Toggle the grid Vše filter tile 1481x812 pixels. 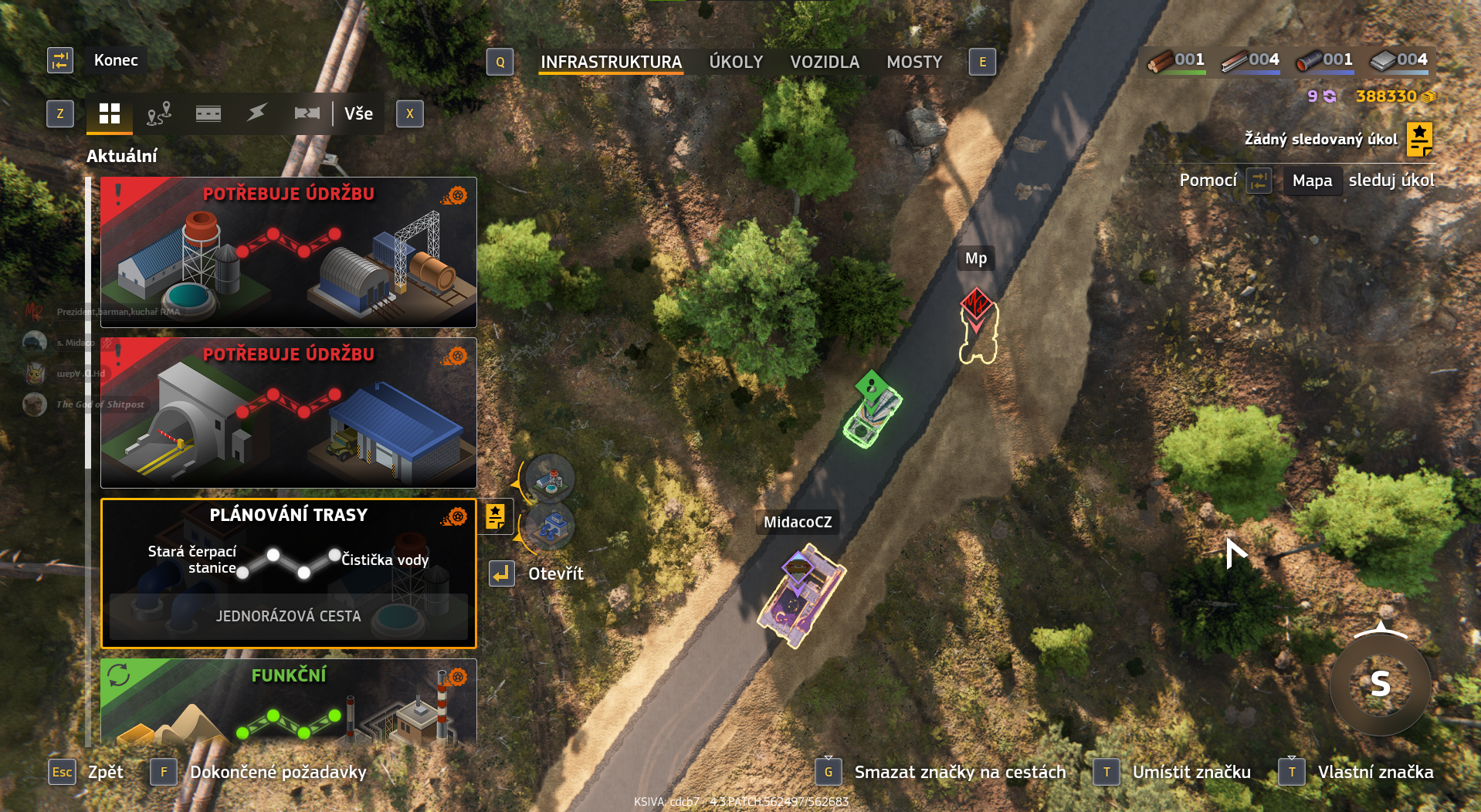click(x=109, y=113)
